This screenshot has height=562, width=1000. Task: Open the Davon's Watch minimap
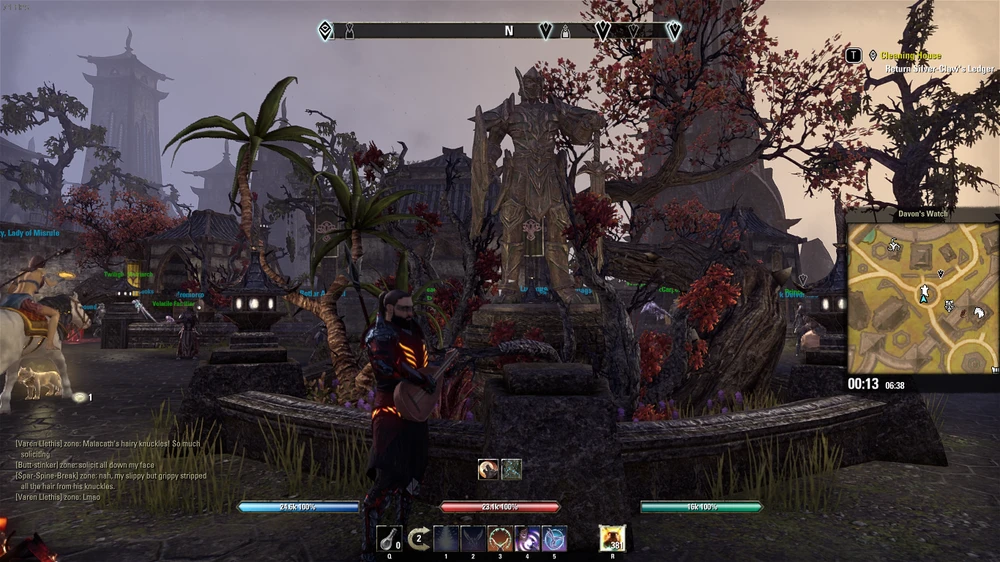coord(923,298)
